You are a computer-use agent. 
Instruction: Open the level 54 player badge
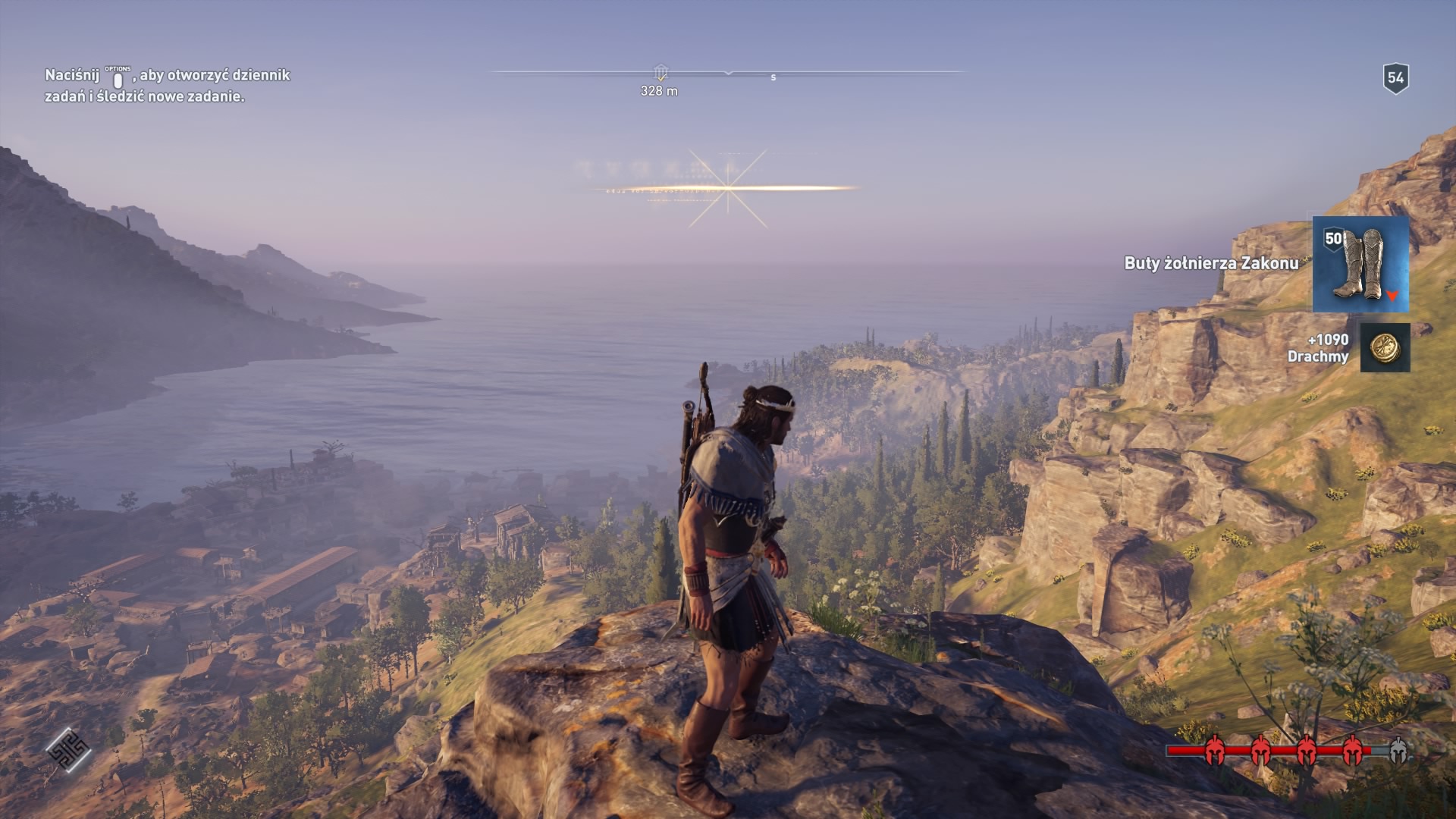point(1395,78)
